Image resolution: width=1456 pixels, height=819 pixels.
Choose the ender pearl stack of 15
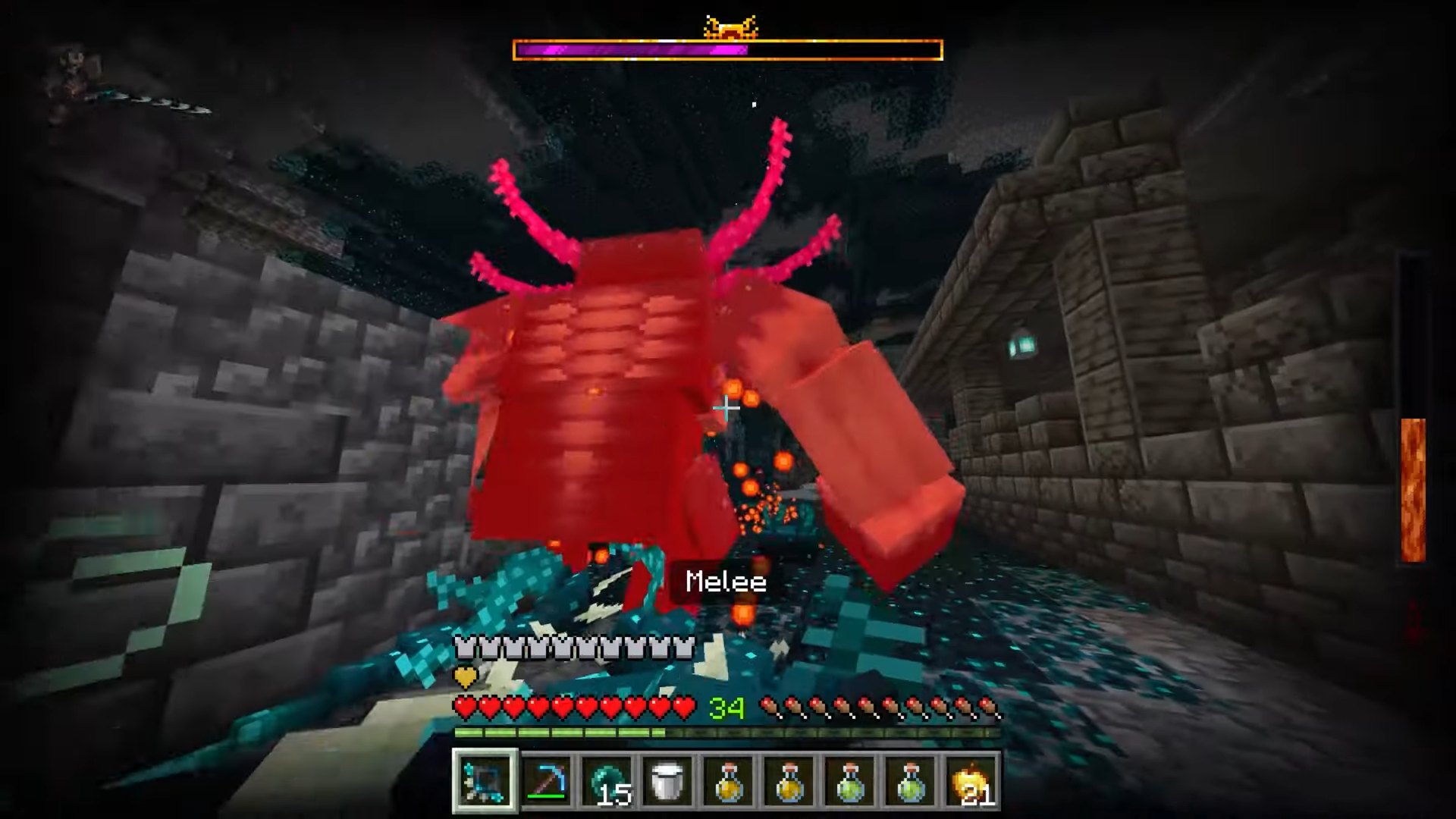click(x=607, y=780)
